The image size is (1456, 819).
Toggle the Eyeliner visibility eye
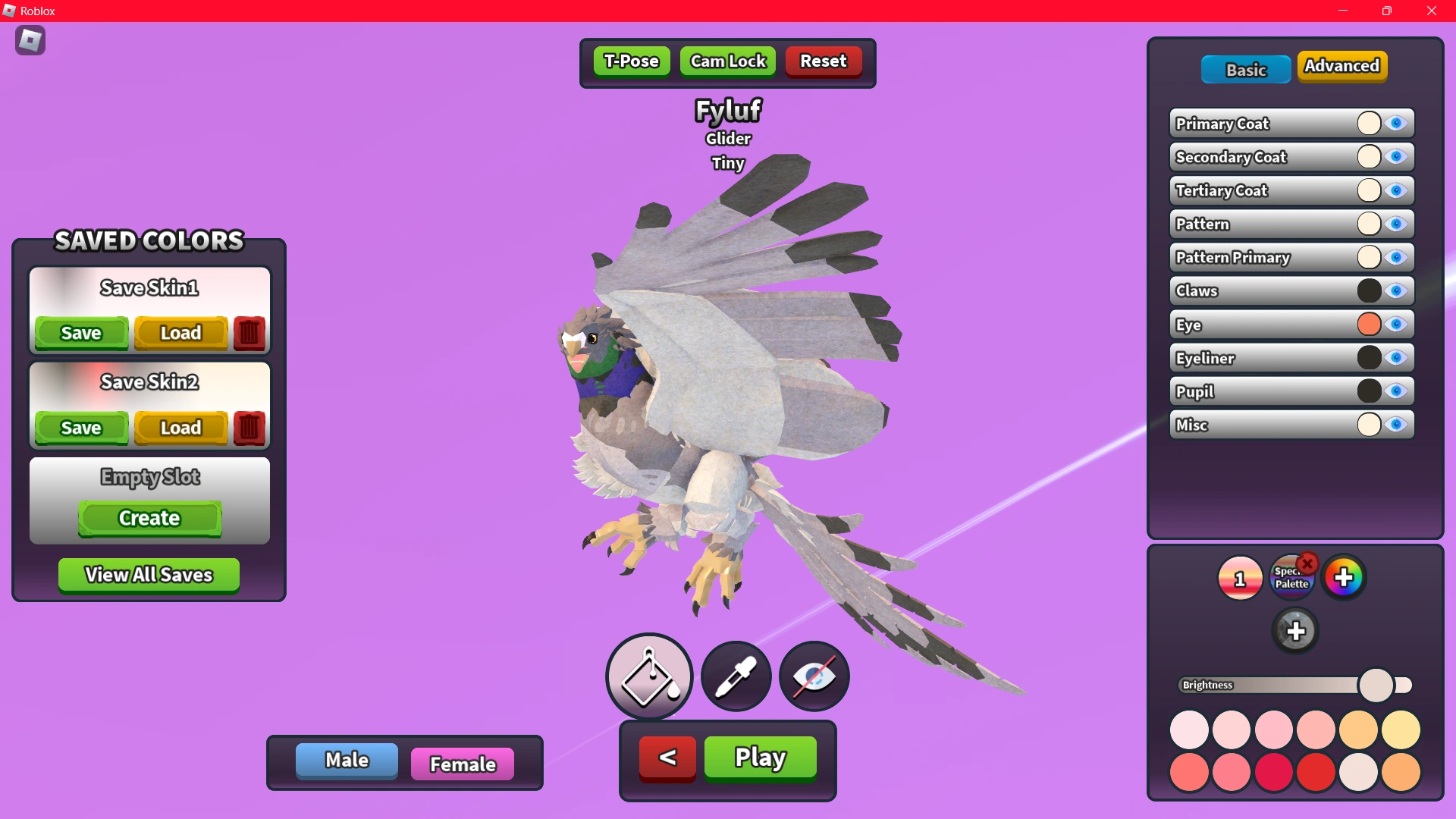(x=1398, y=358)
